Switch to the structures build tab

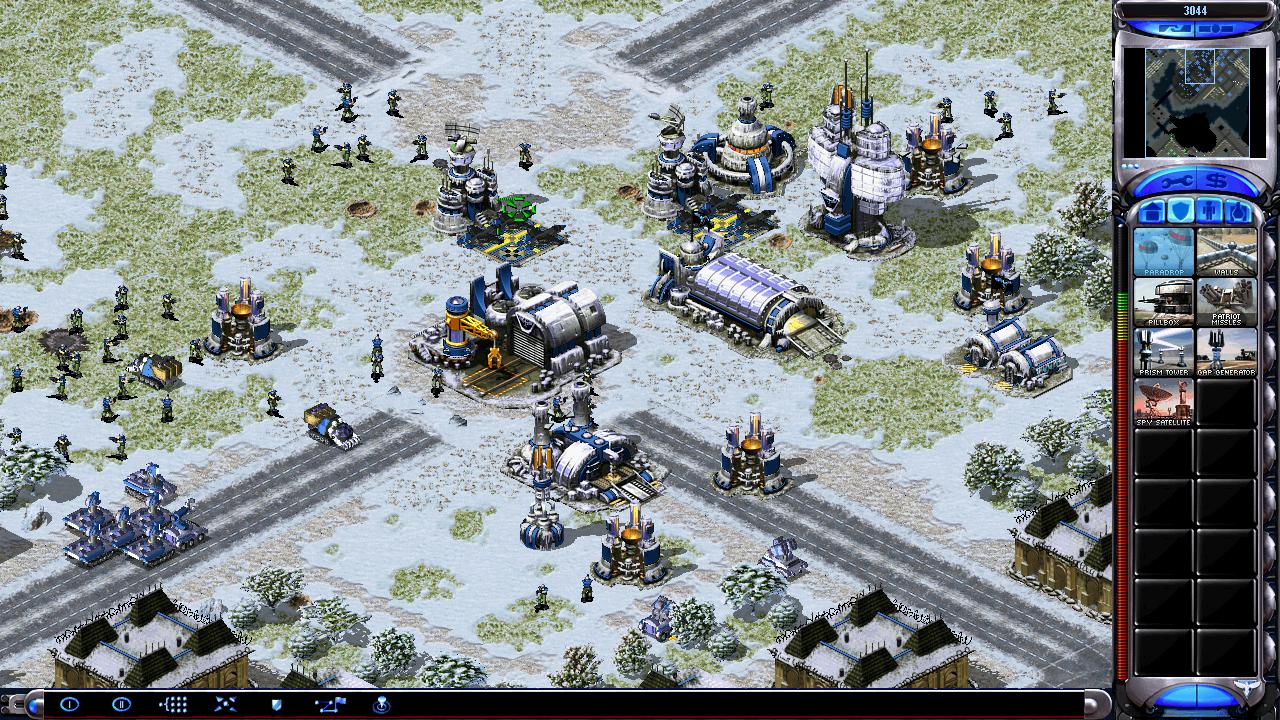click(1151, 211)
